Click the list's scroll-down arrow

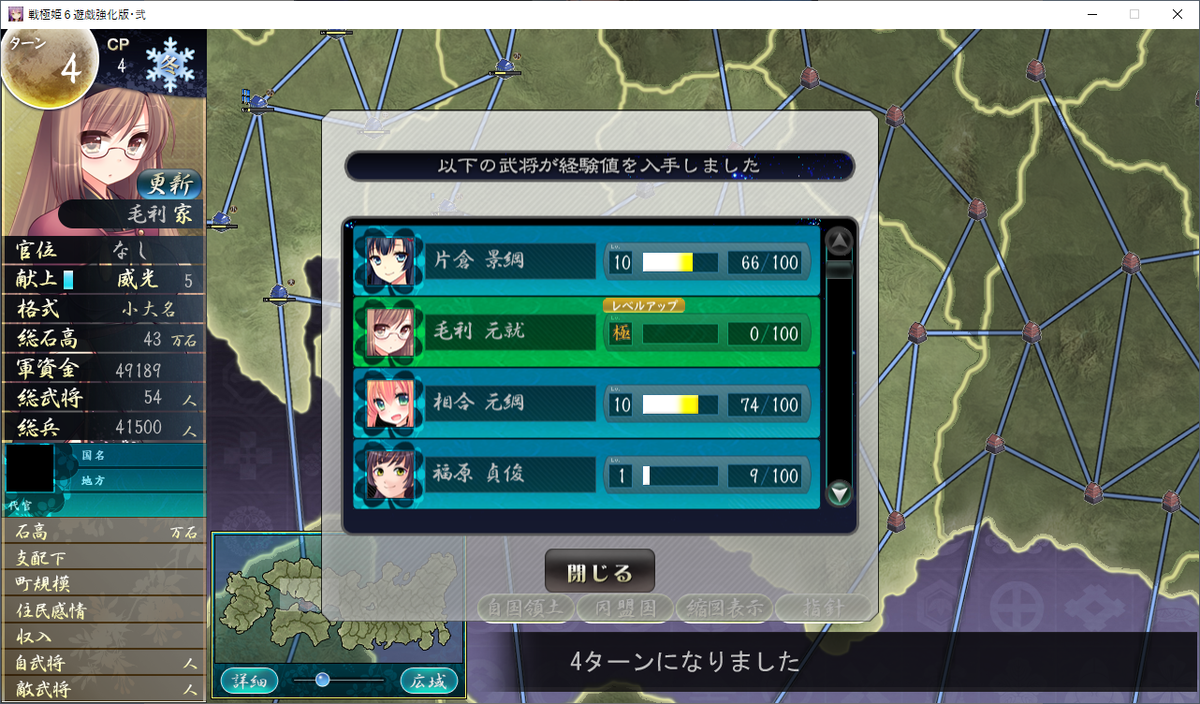click(839, 492)
